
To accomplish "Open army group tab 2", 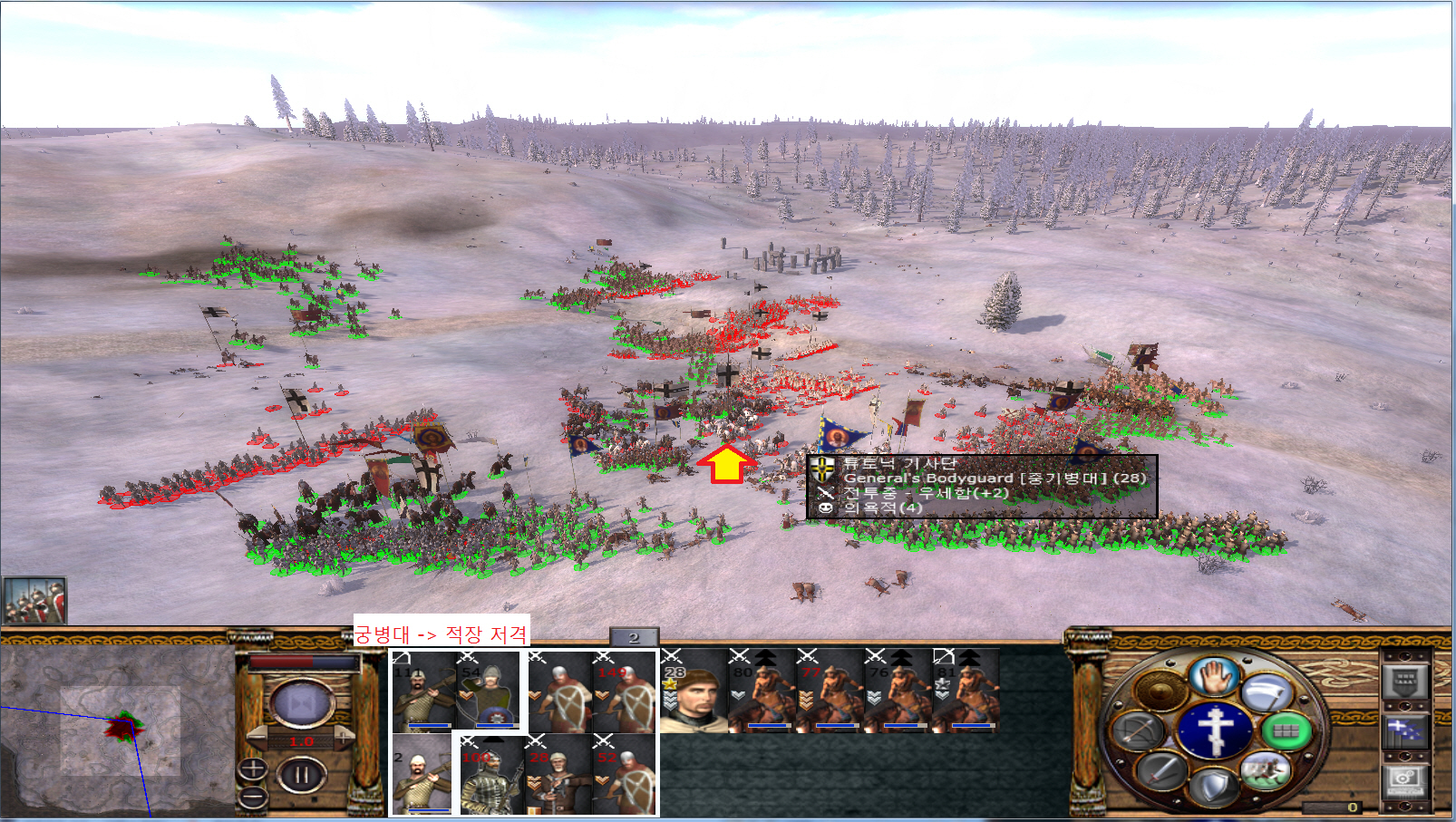I will (634, 638).
